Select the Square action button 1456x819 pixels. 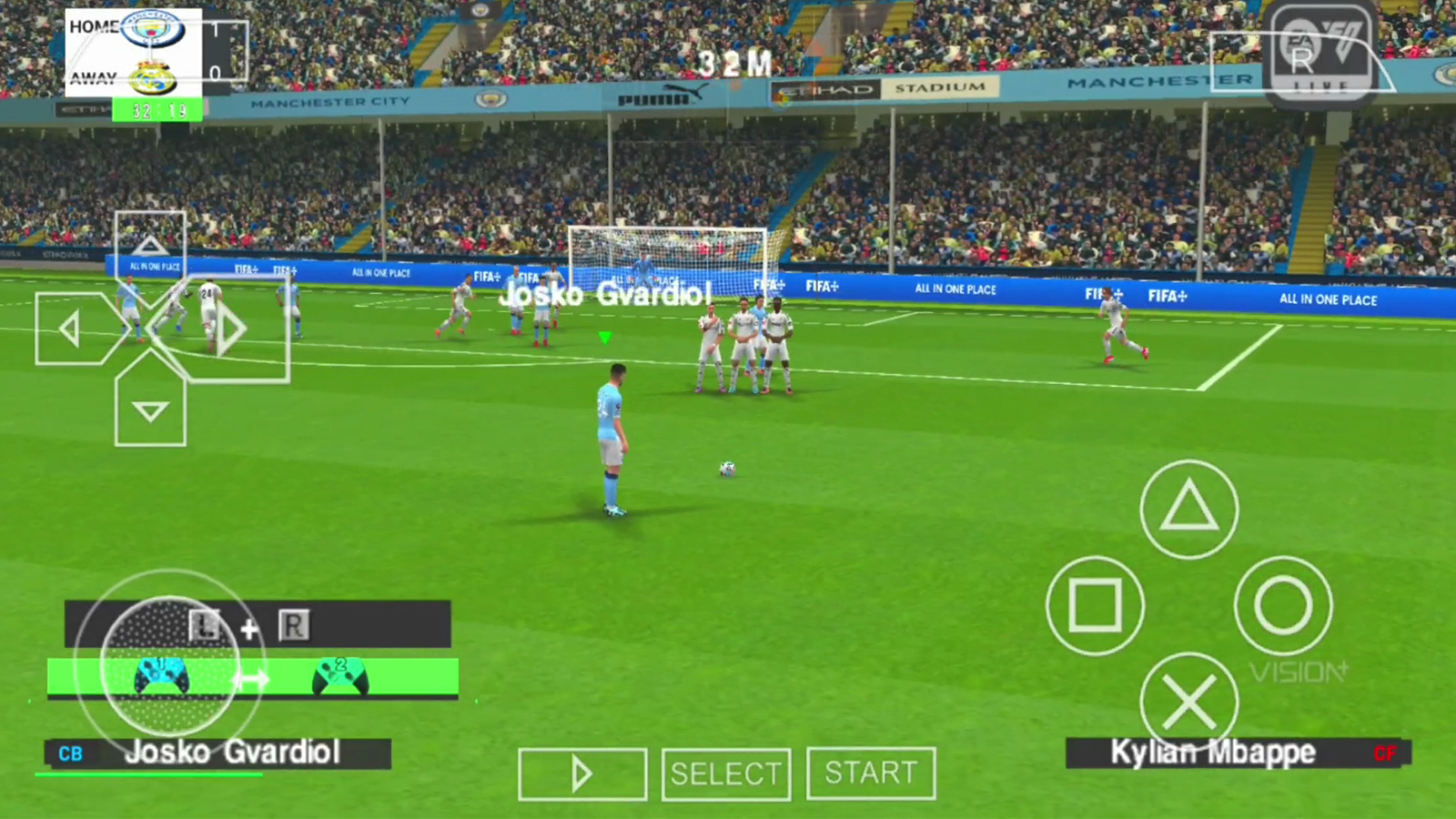click(1095, 604)
